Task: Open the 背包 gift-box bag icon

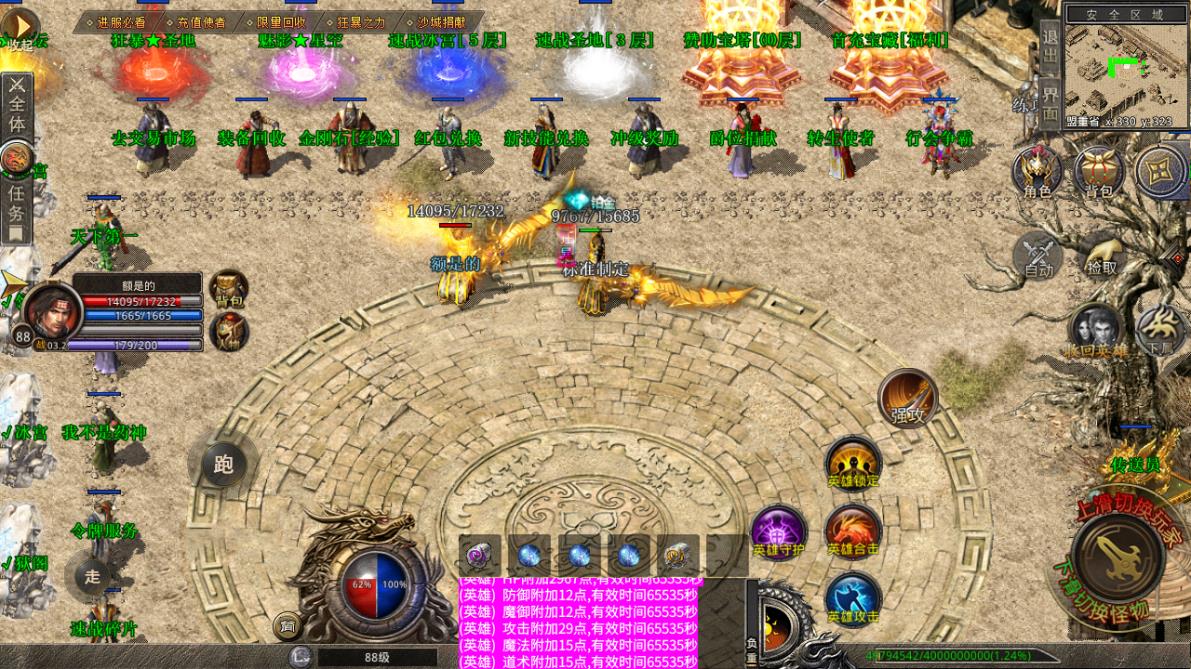Action: point(1099,171)
